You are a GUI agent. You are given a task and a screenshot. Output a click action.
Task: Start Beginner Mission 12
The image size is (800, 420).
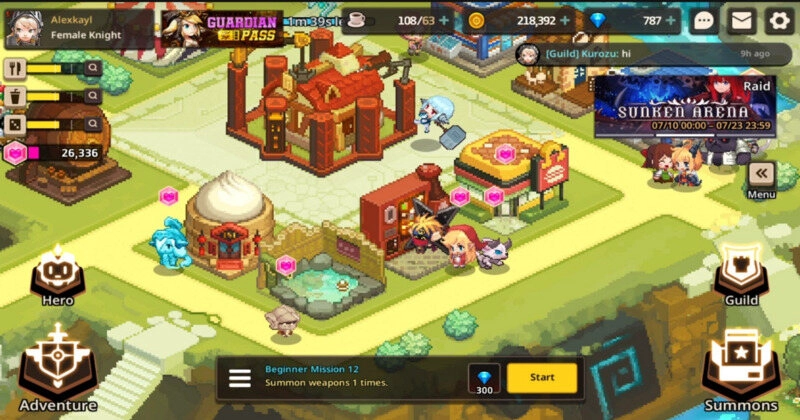coord(542,377)
